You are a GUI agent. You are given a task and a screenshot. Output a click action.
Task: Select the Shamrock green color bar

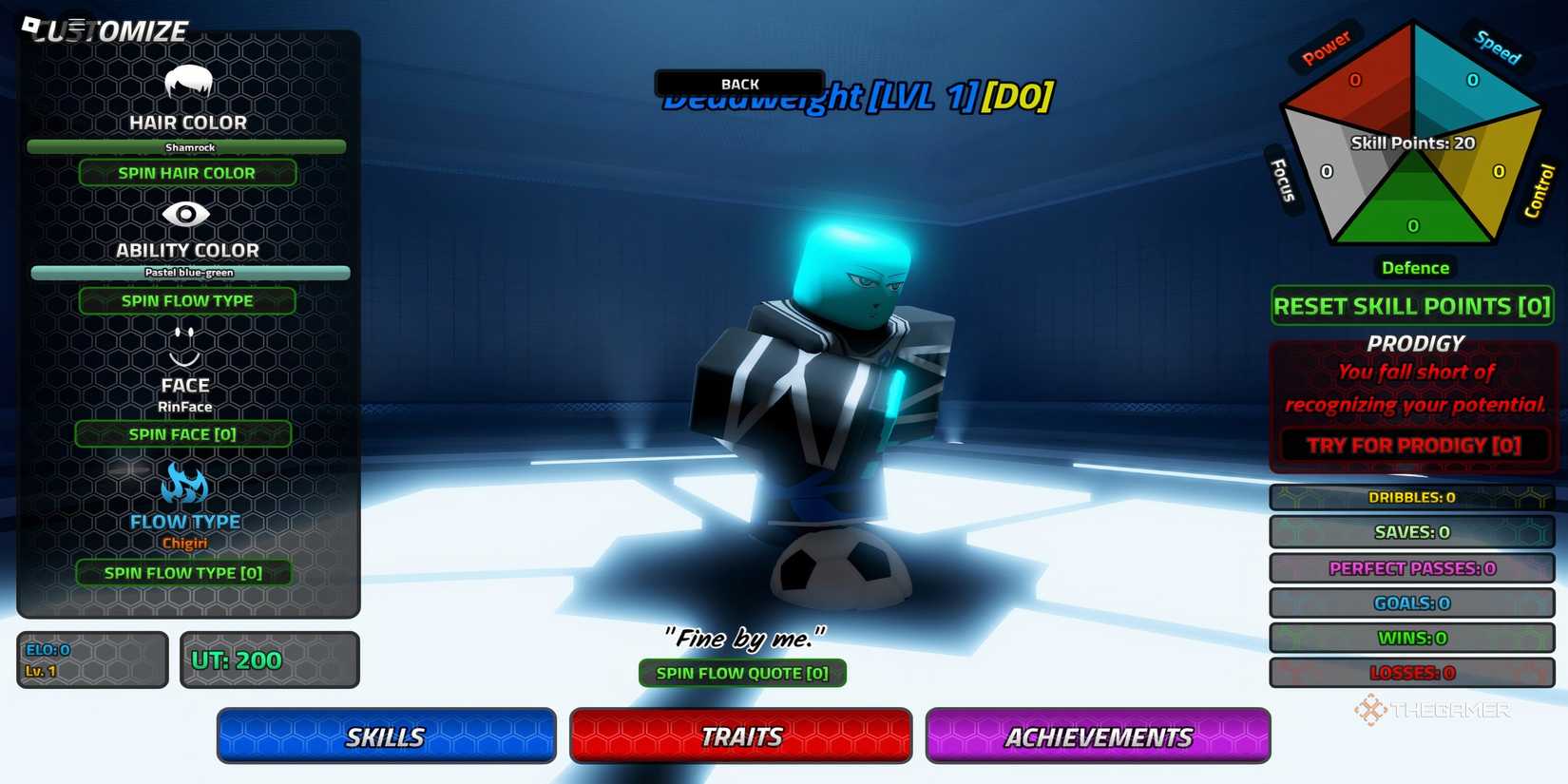click(187, 146)
